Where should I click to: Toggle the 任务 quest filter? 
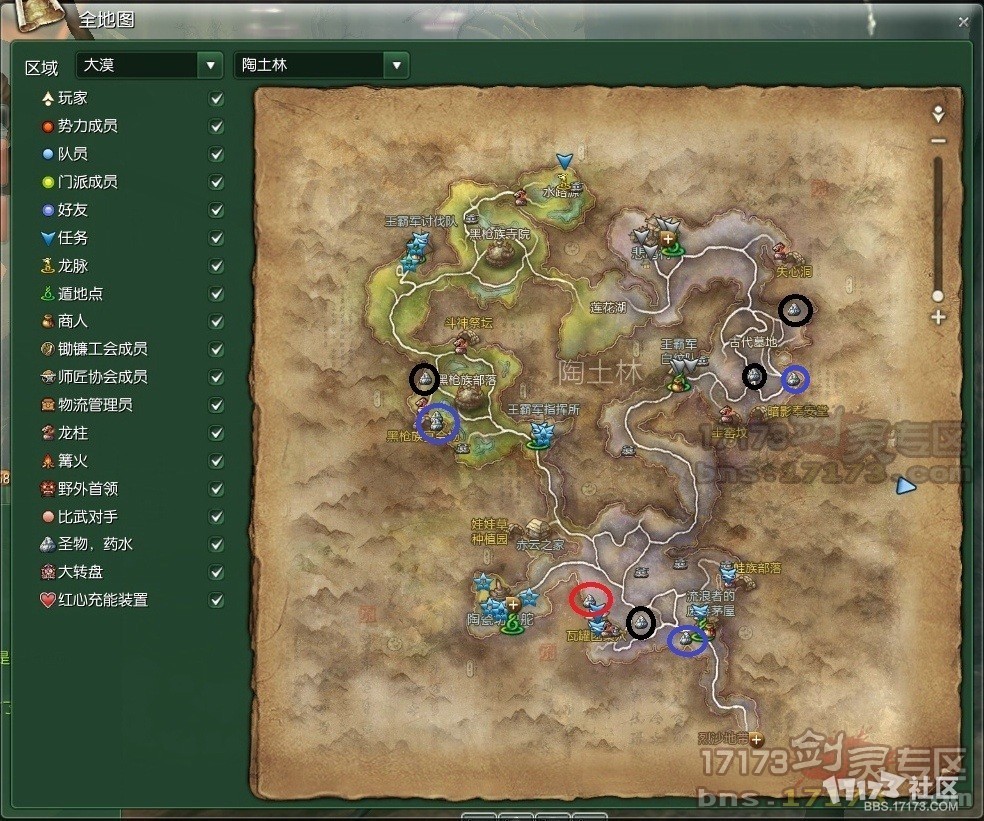pyautogui.click(x=216, y=239)
